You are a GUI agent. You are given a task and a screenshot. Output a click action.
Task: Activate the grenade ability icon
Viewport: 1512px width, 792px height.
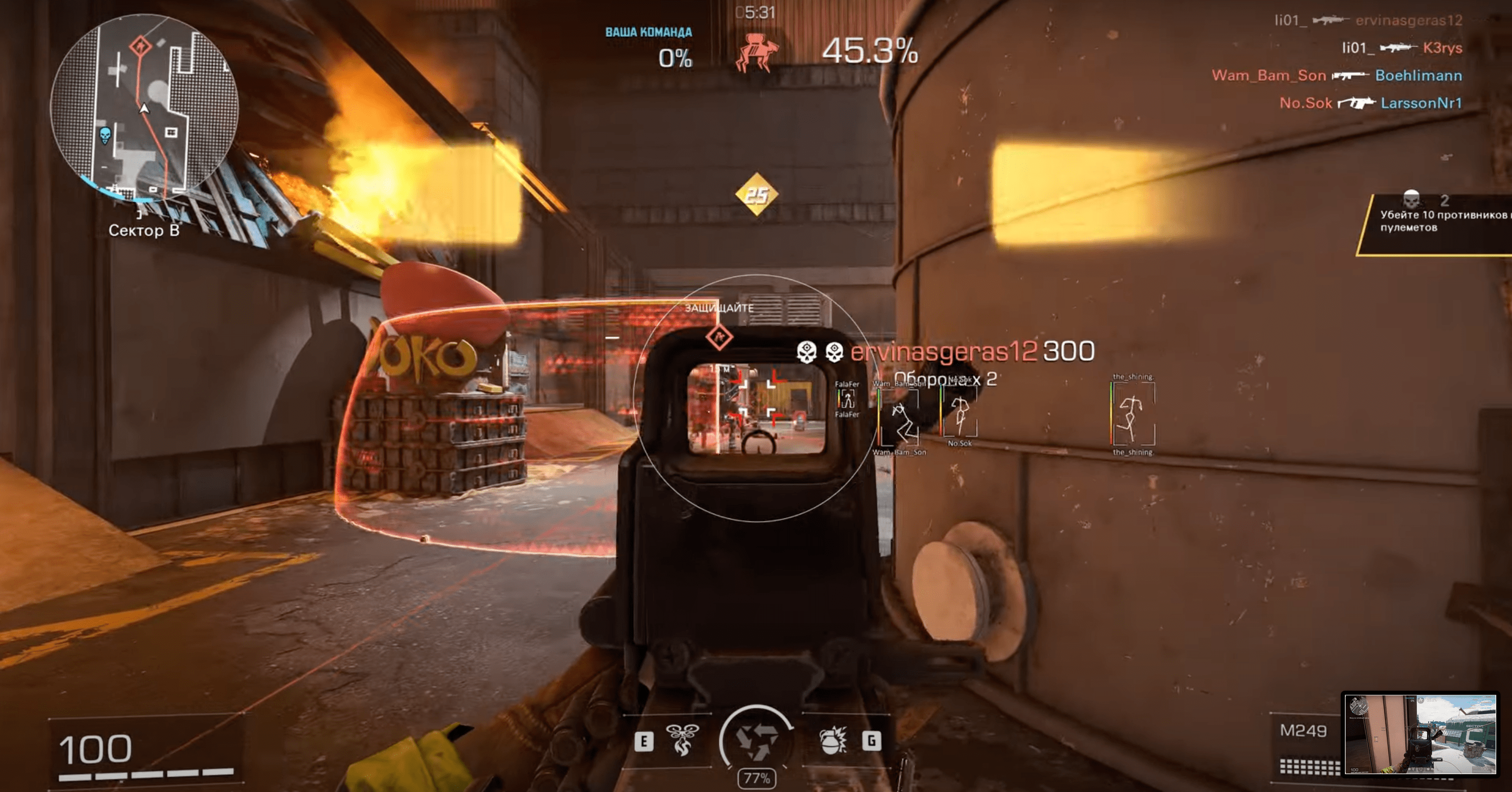pos(832,741)
